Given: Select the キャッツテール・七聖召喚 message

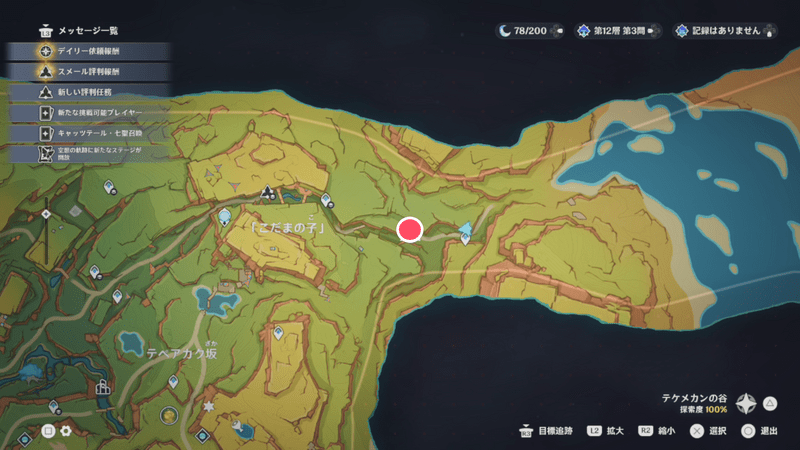Looking at the screenshot, I should [x=85, y=133].
